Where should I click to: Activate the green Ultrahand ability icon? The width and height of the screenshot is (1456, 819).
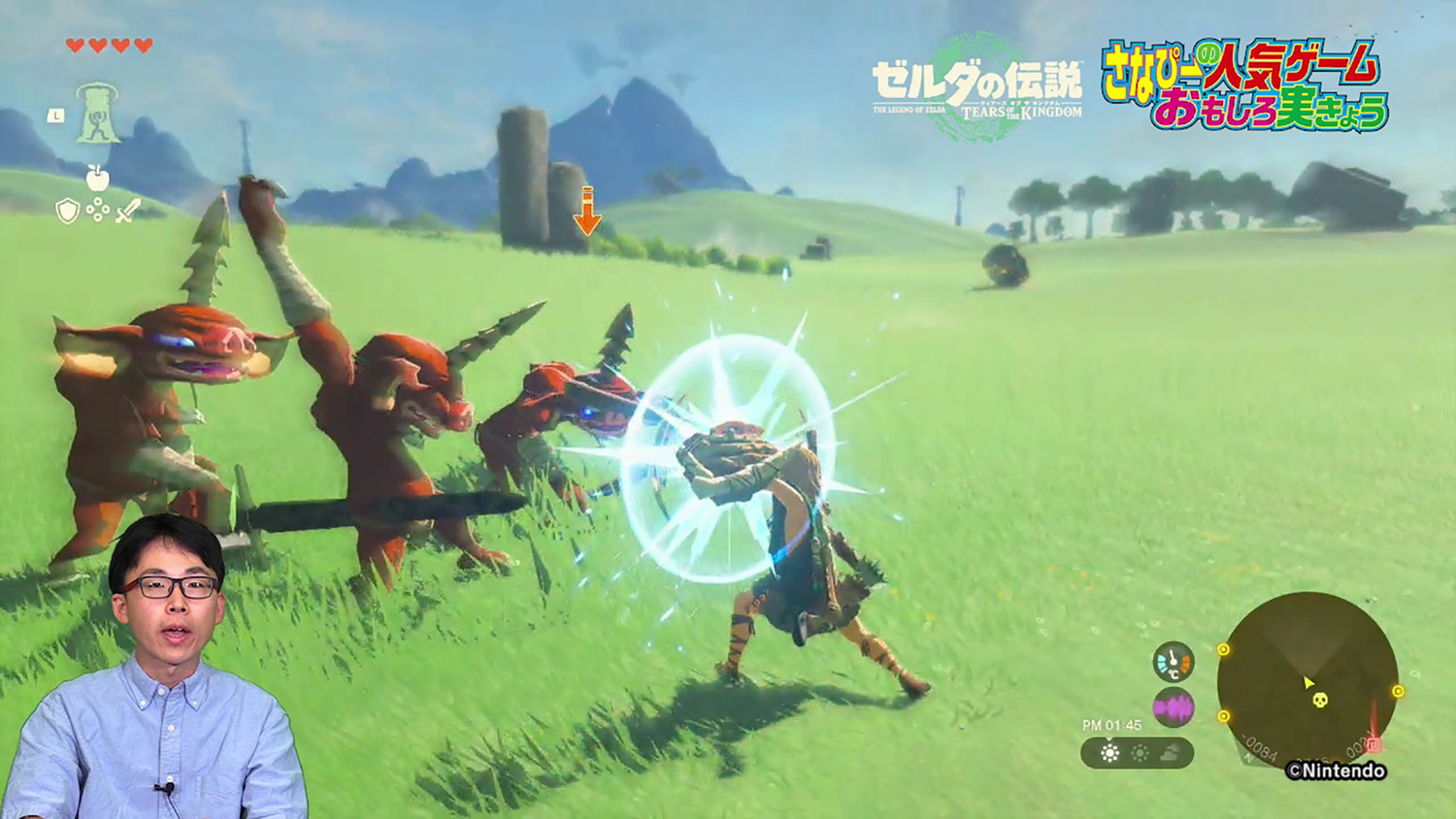(x=97, y=114)
